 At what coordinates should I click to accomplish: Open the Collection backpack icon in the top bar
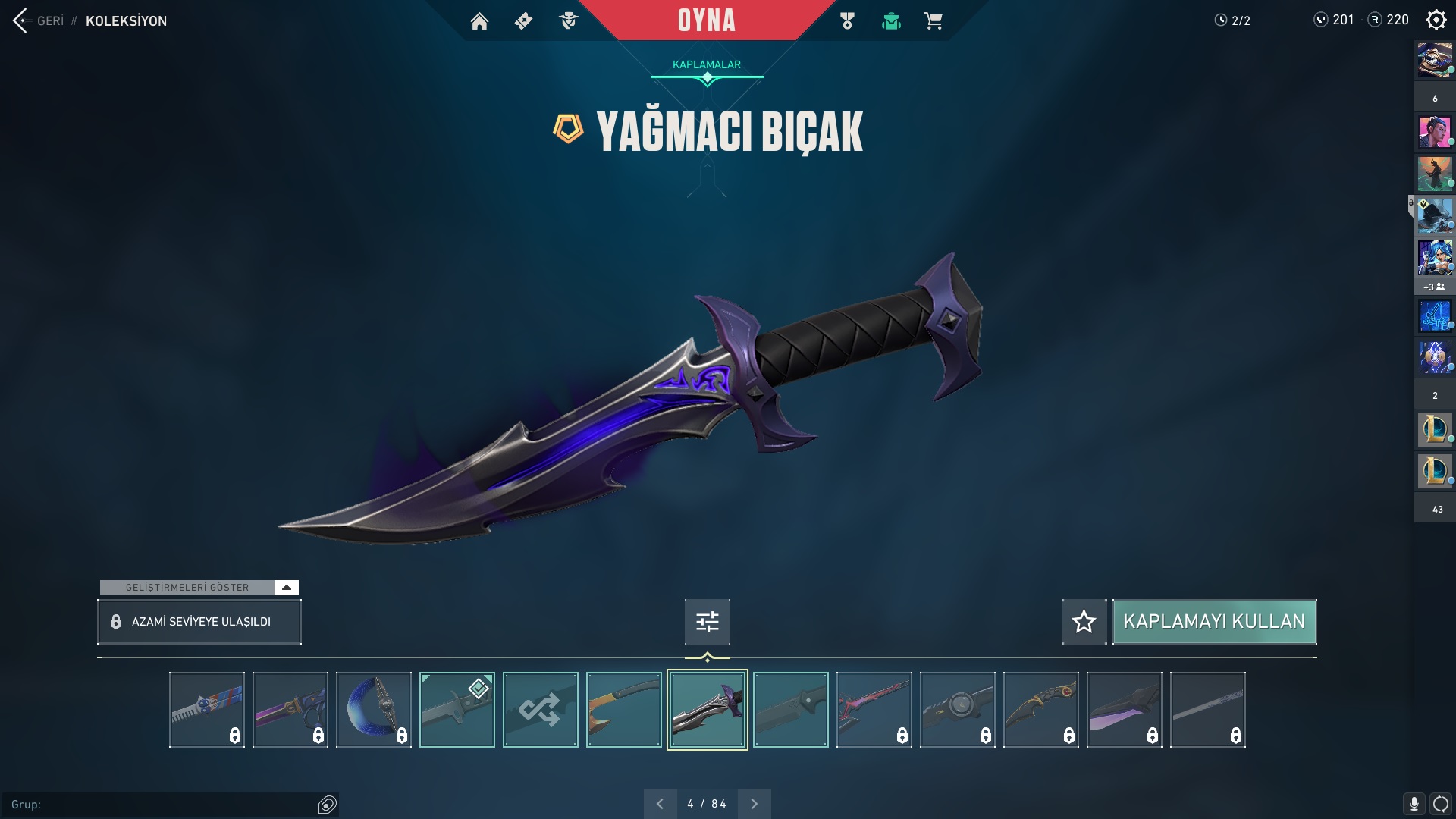(891, 20)
